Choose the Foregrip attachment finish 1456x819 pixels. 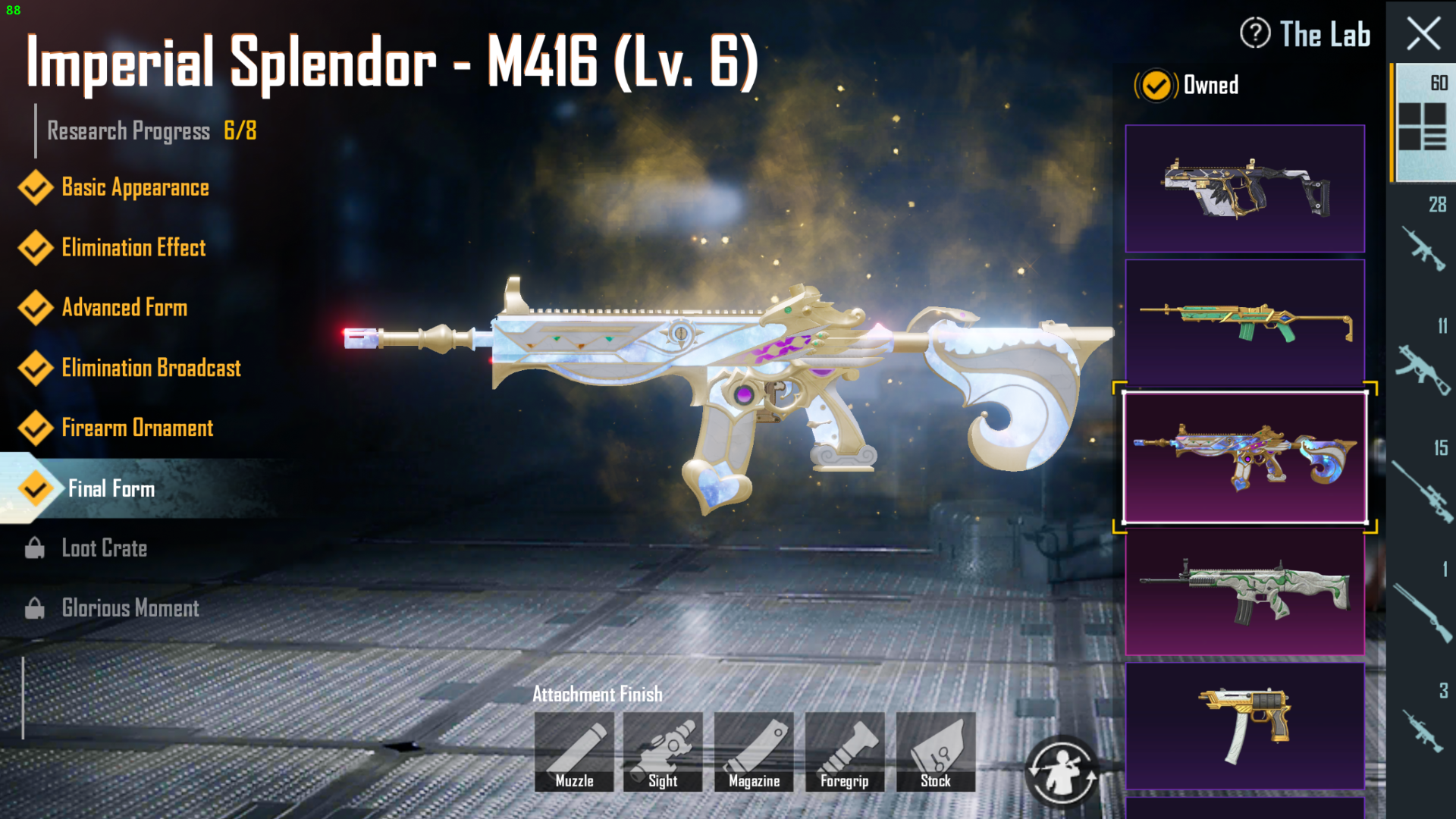tap(845, 752)
